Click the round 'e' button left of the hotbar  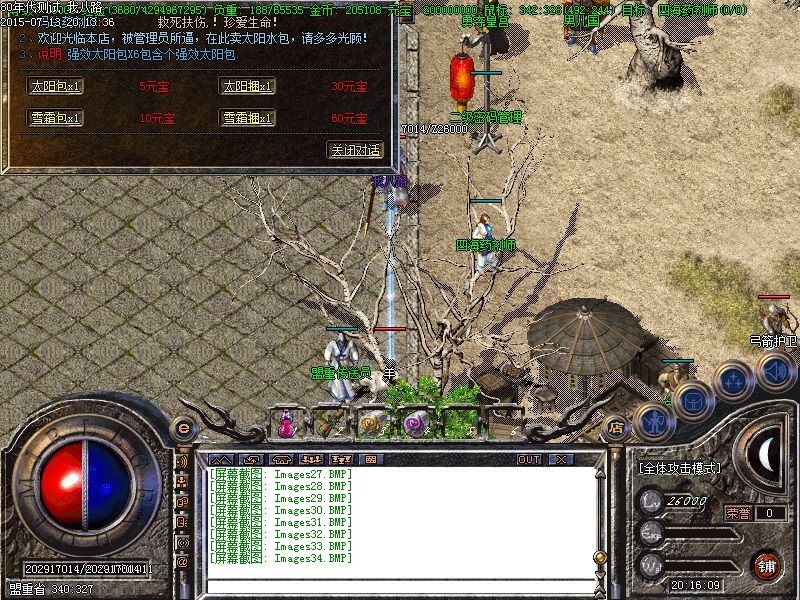click(183, 428)
